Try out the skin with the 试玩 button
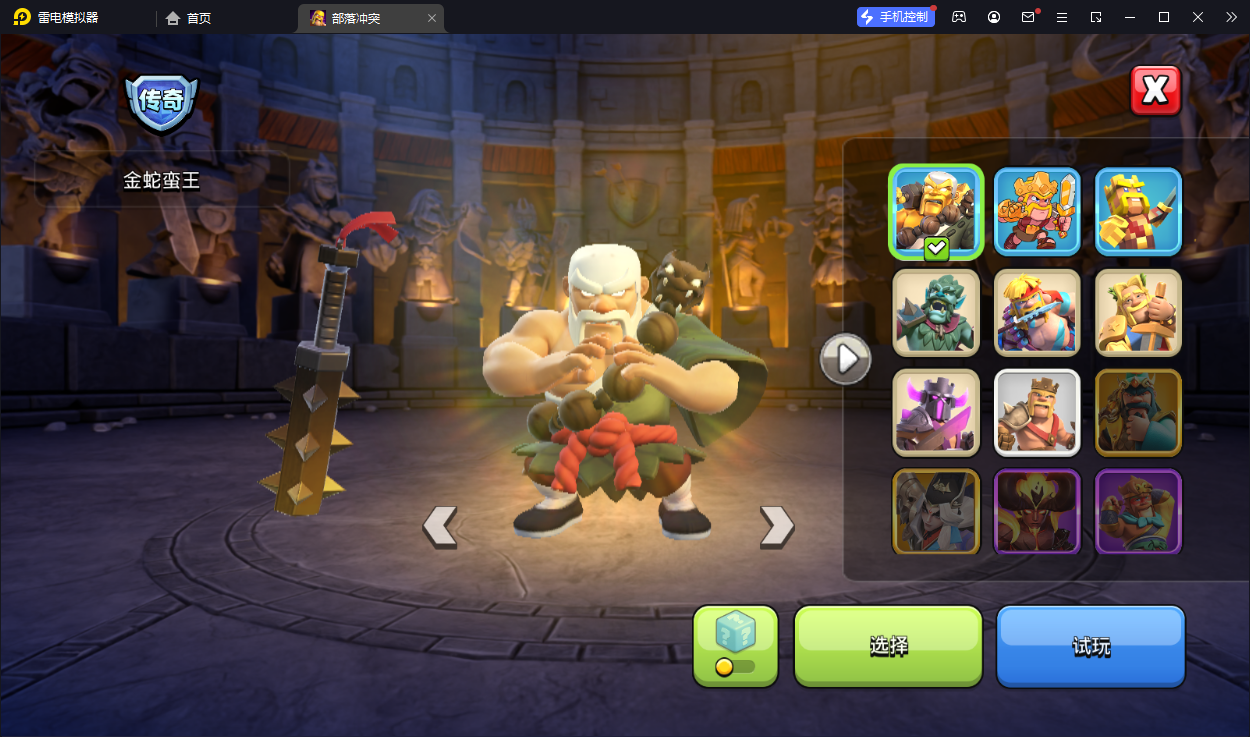This screenshot has height=737, width=1250. [1090, 646]
